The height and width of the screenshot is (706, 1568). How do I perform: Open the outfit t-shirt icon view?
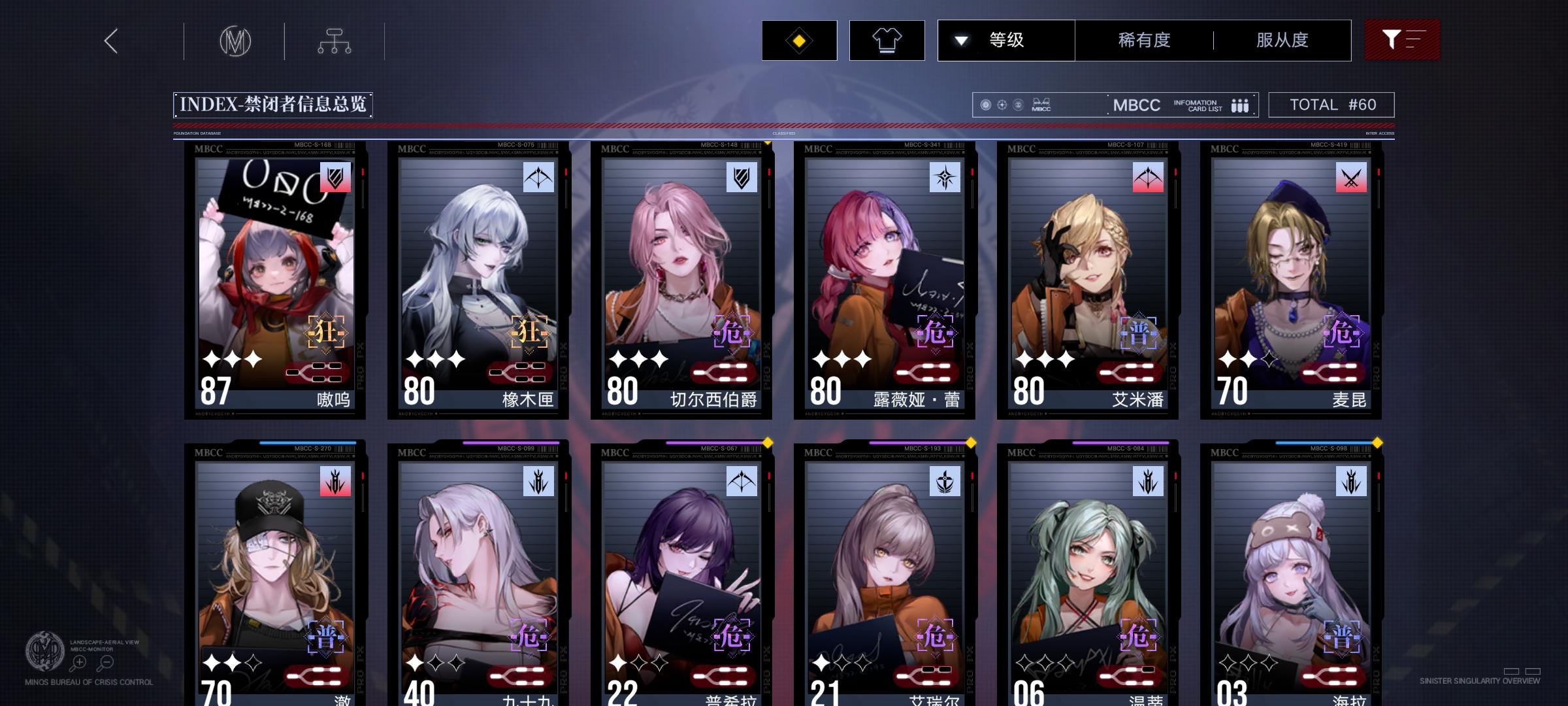pos(886,40)
